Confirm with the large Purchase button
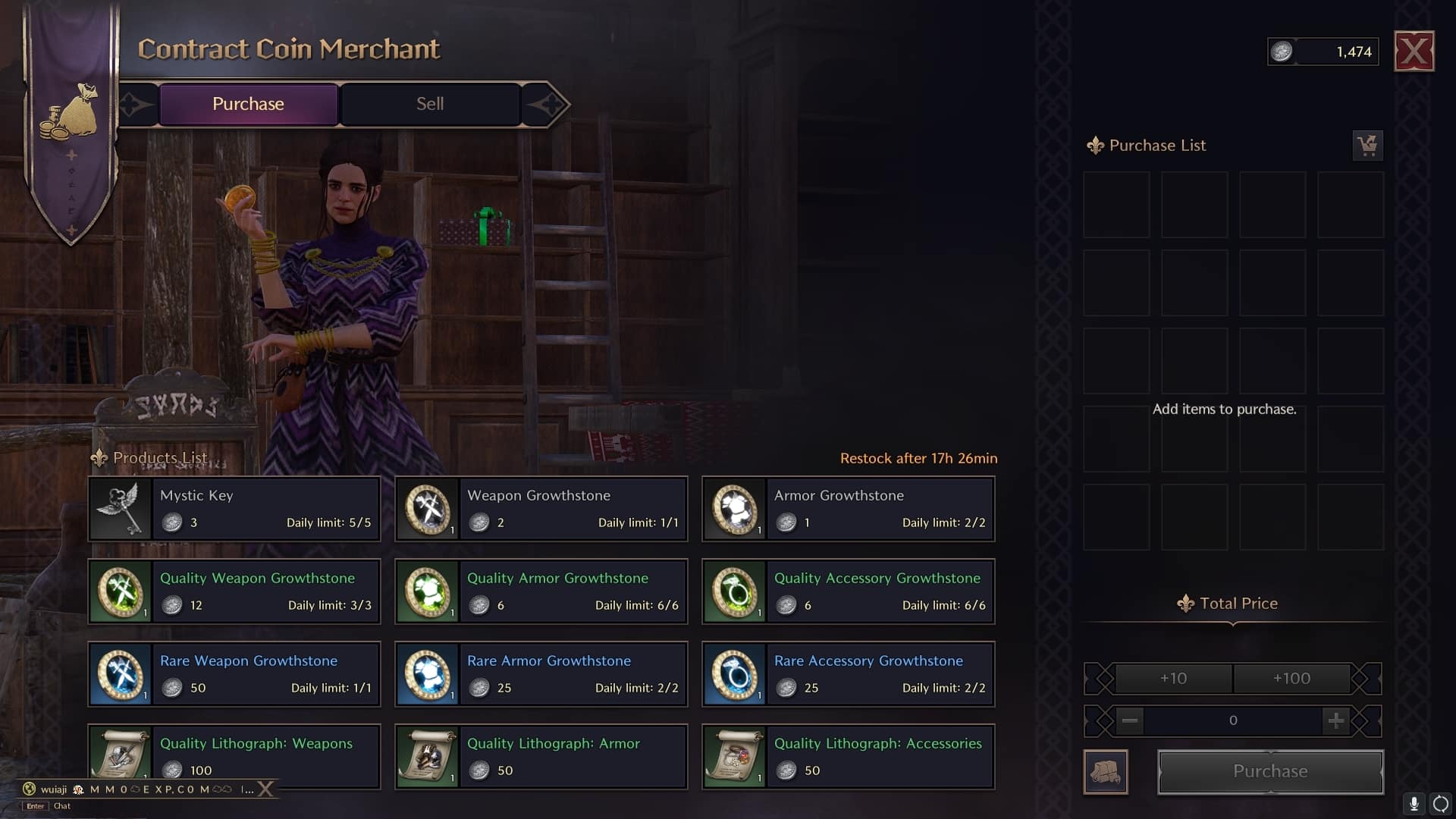The height and width of the screenshot is (819, 1456). point(1270,771)
